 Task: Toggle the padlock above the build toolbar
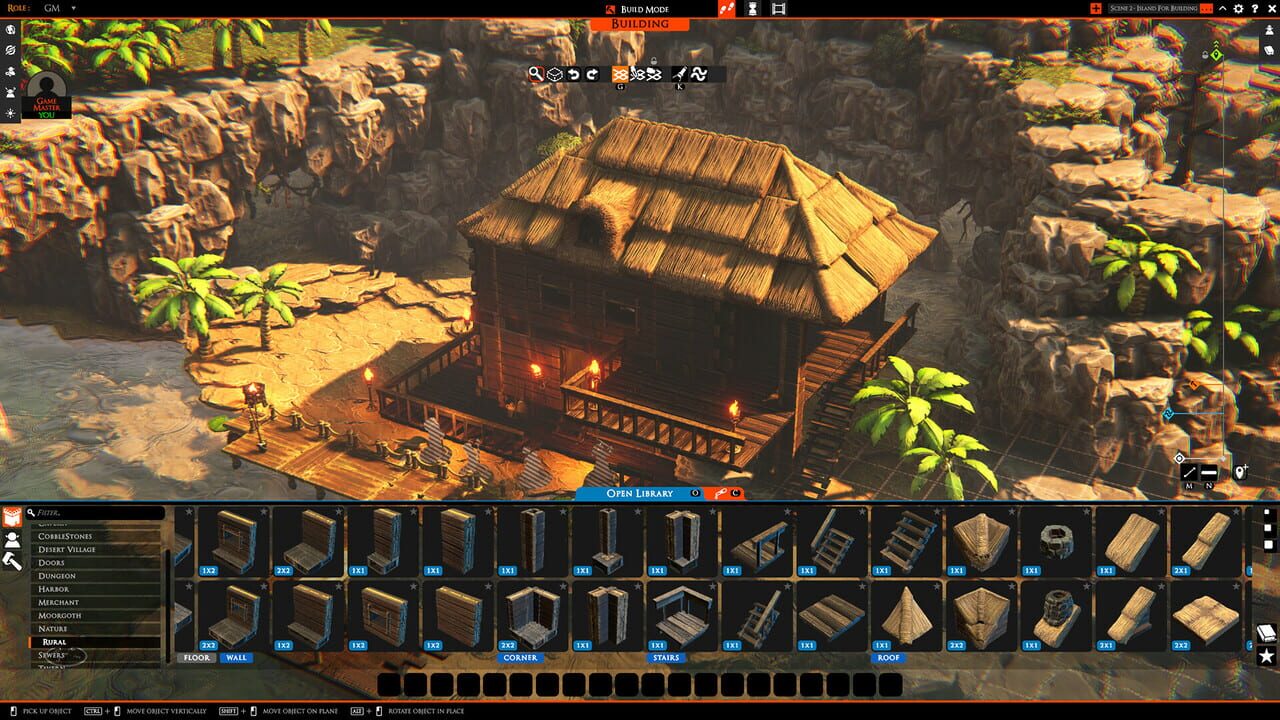pyautogui.click(x=654, y=62)
